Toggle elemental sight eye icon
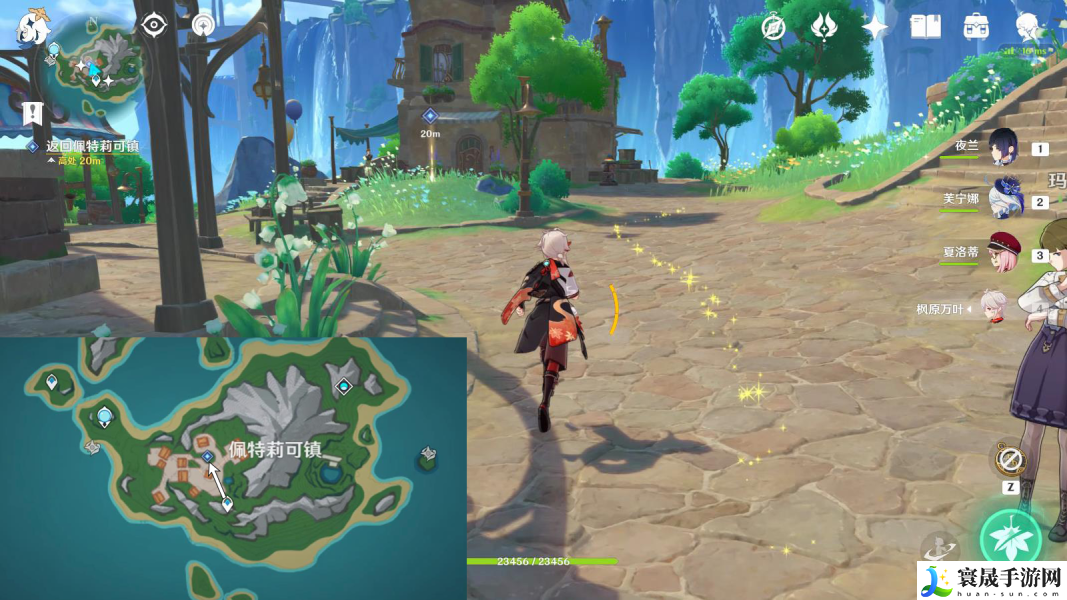Viewport: 1067px width, 600px height. coord(153,25)
